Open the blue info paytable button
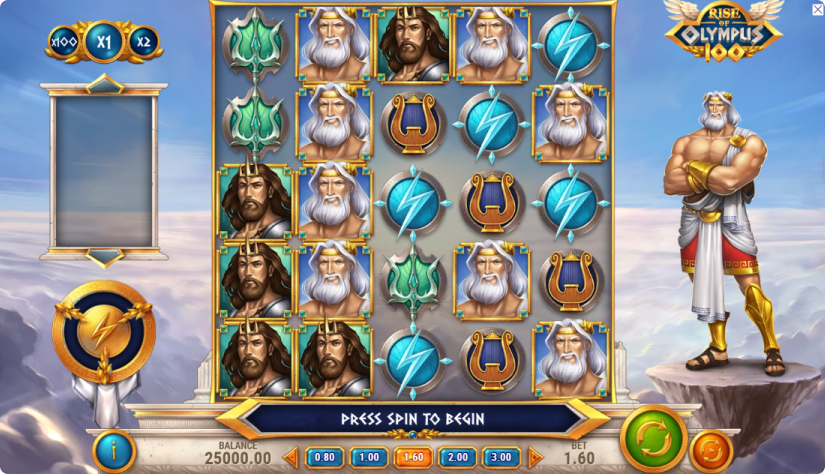 coord(114,451)
